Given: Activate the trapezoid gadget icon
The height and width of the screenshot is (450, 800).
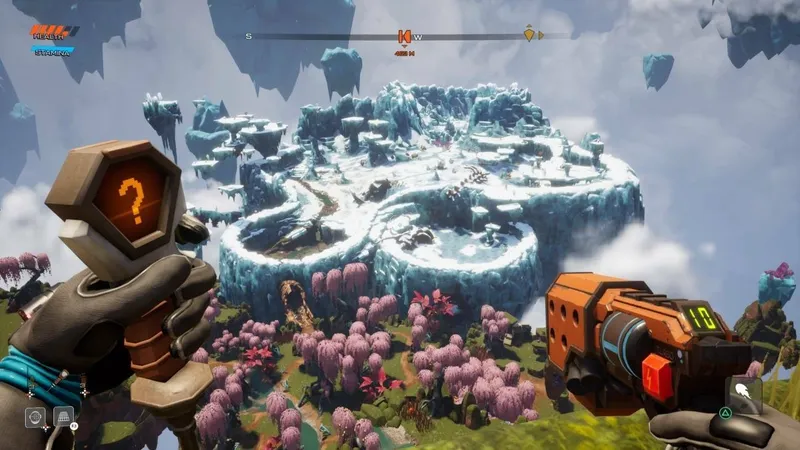Looking at the screenshot, I should click(x=62, y=416).
